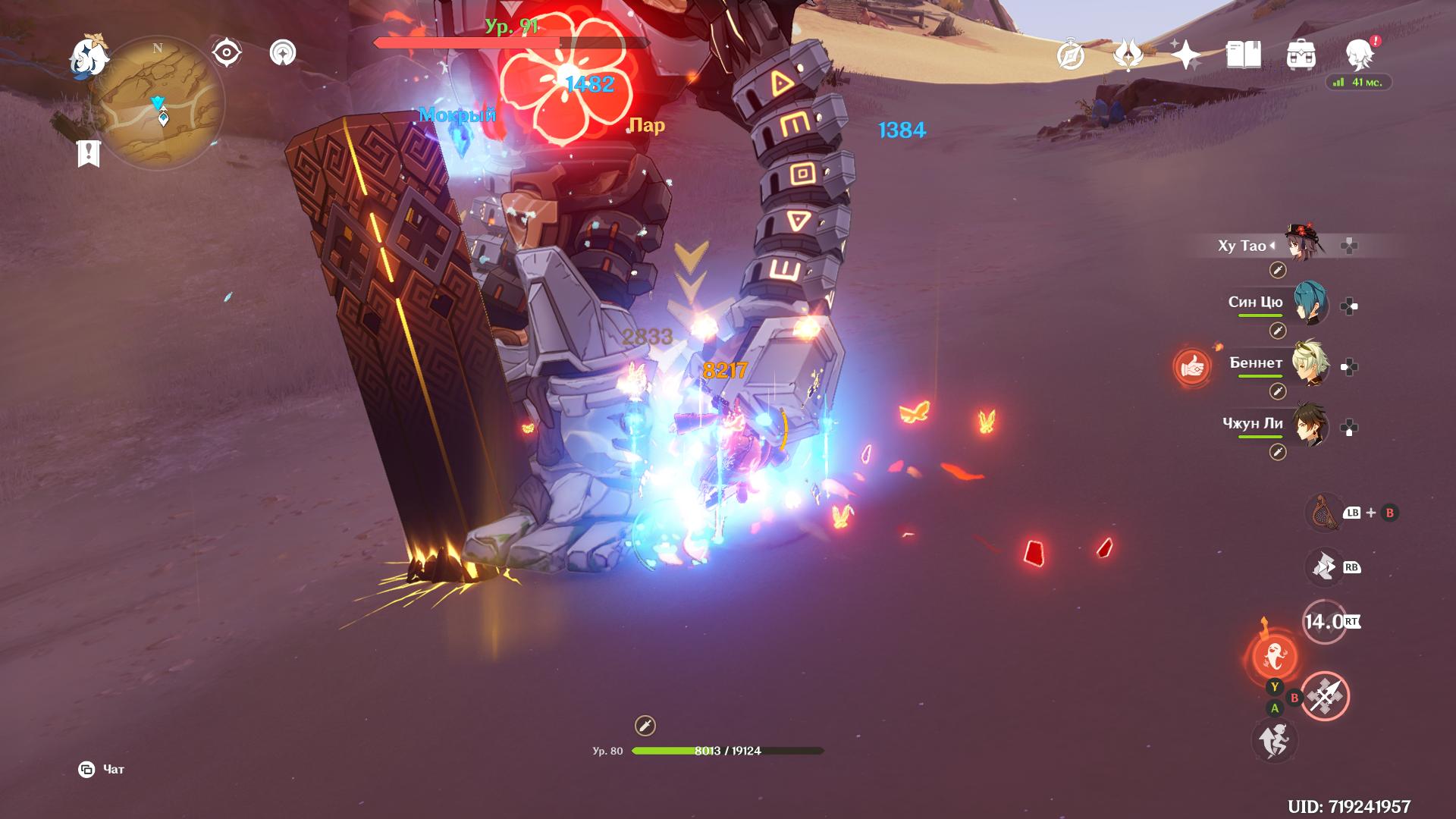Open the Adventurer Handbook book icon

1243,55
